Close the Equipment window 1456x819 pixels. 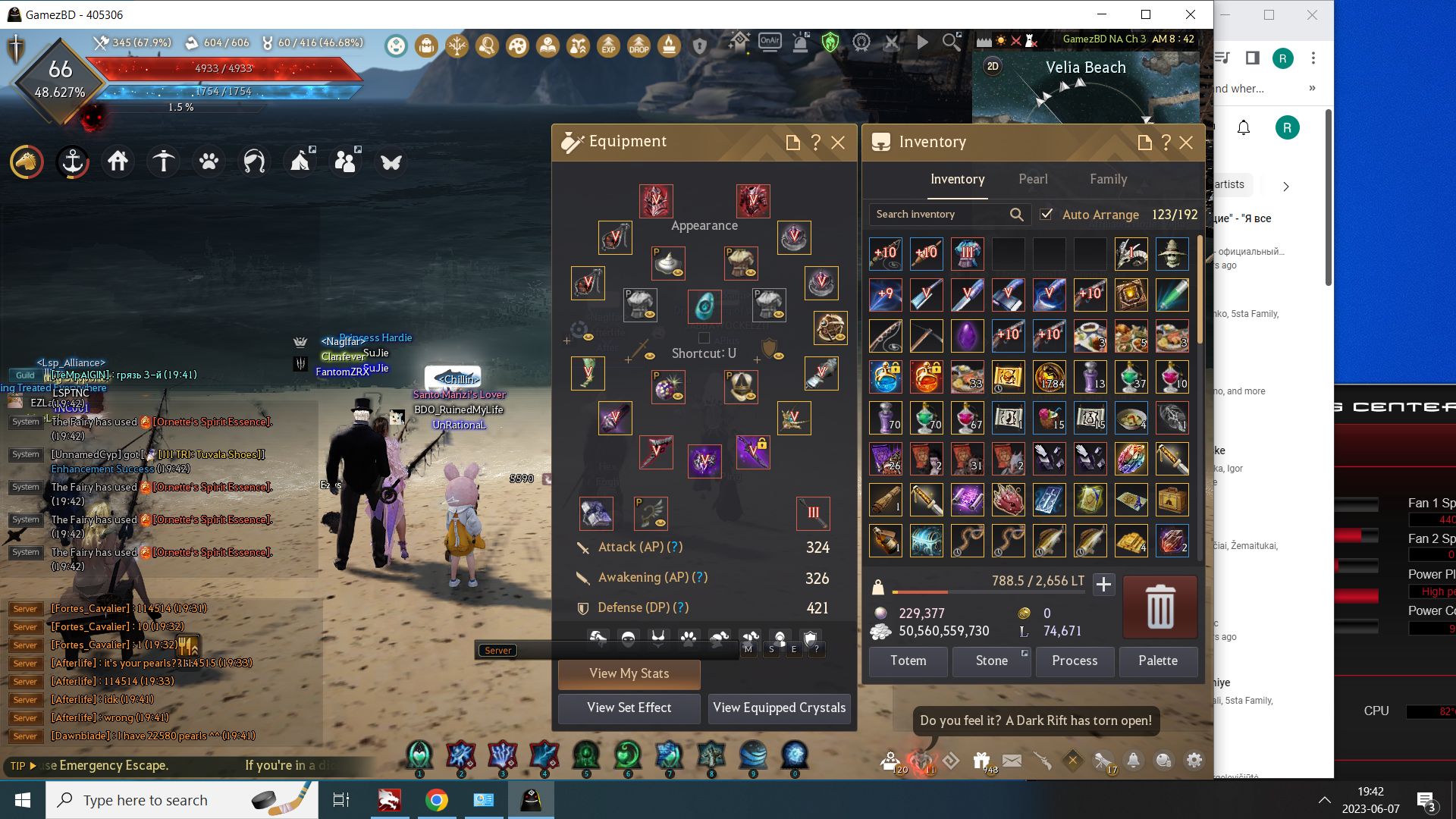point(838,143)
